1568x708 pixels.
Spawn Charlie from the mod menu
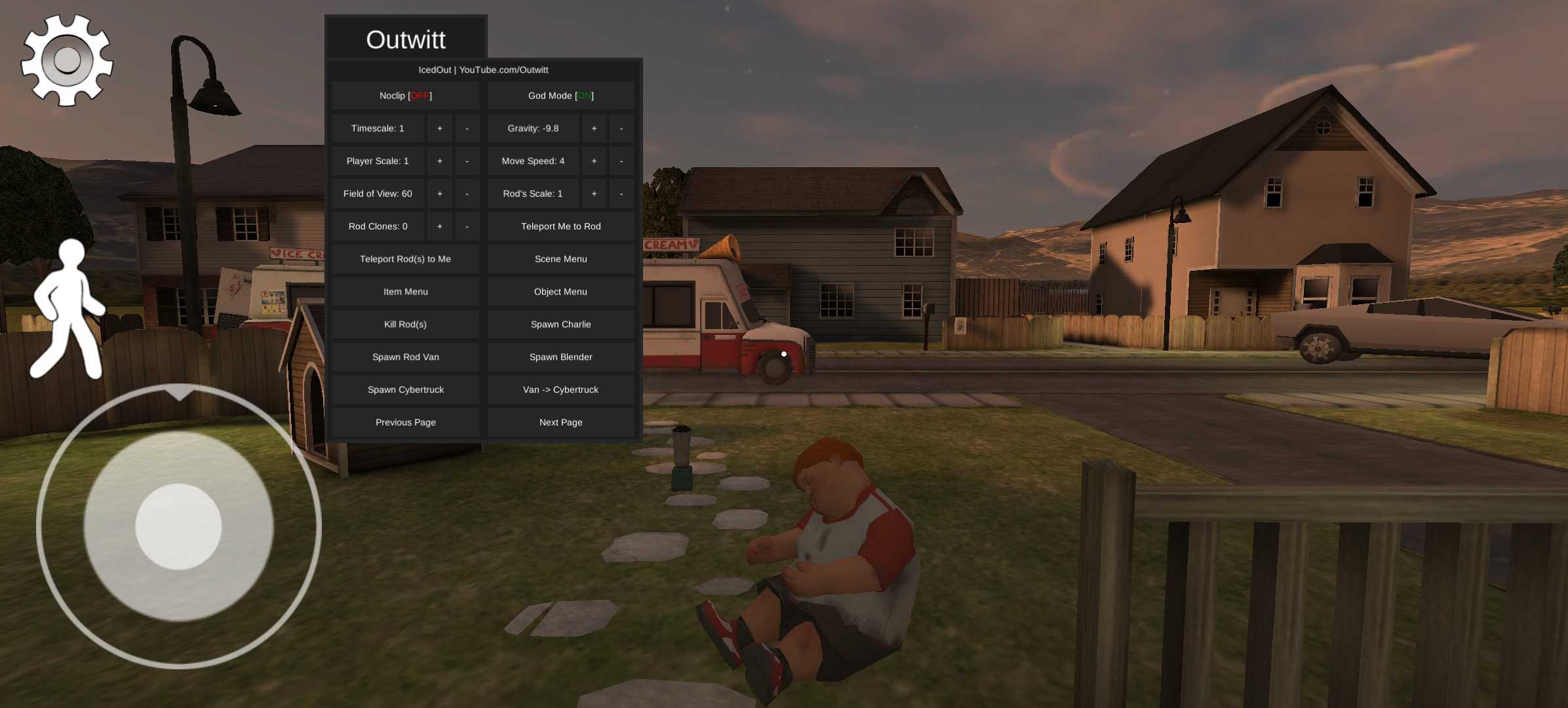point(560,324)
